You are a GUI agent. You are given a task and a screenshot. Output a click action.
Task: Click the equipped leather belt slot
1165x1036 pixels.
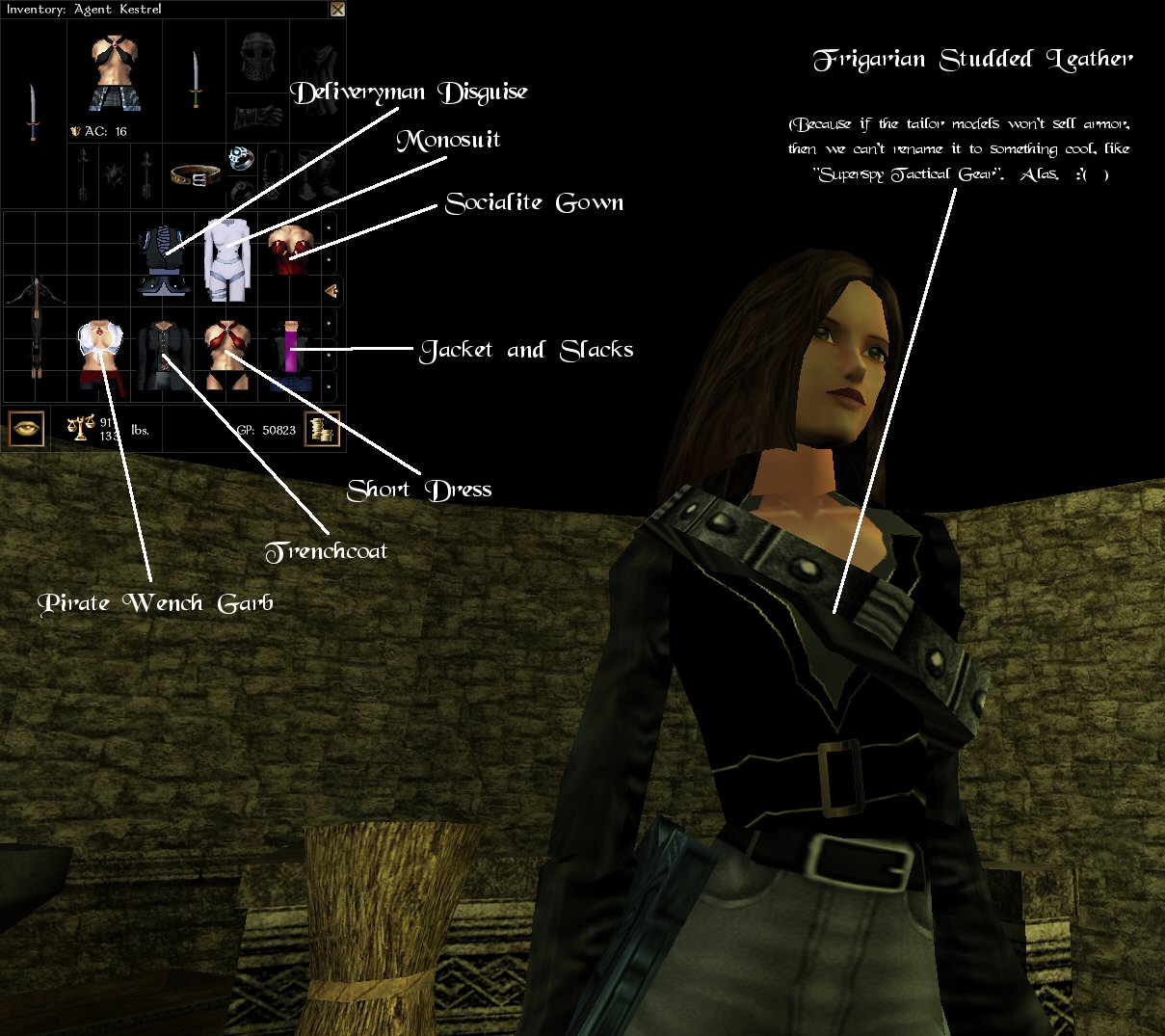point(195,175)
